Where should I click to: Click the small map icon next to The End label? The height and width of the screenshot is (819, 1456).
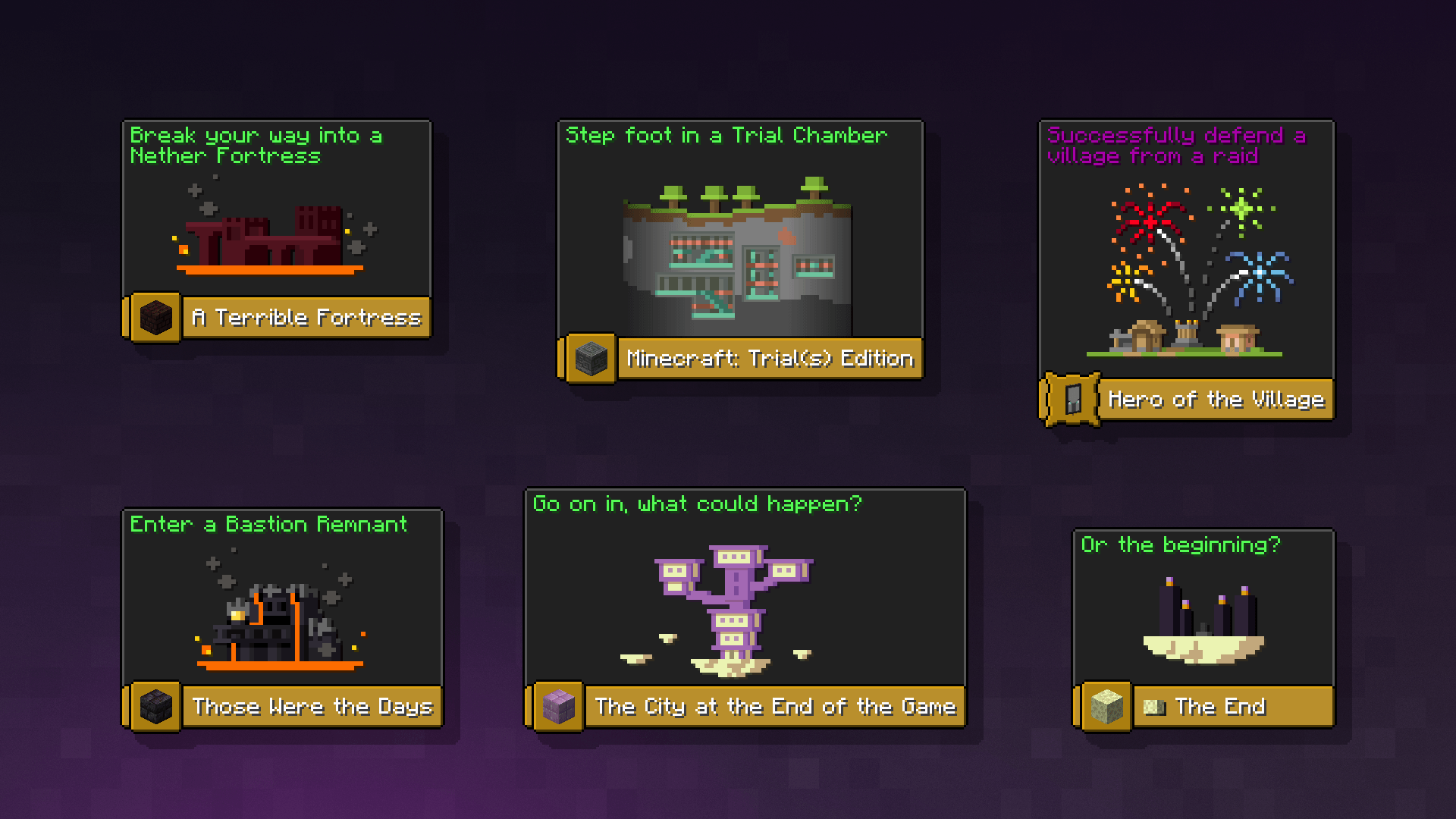1153,706
